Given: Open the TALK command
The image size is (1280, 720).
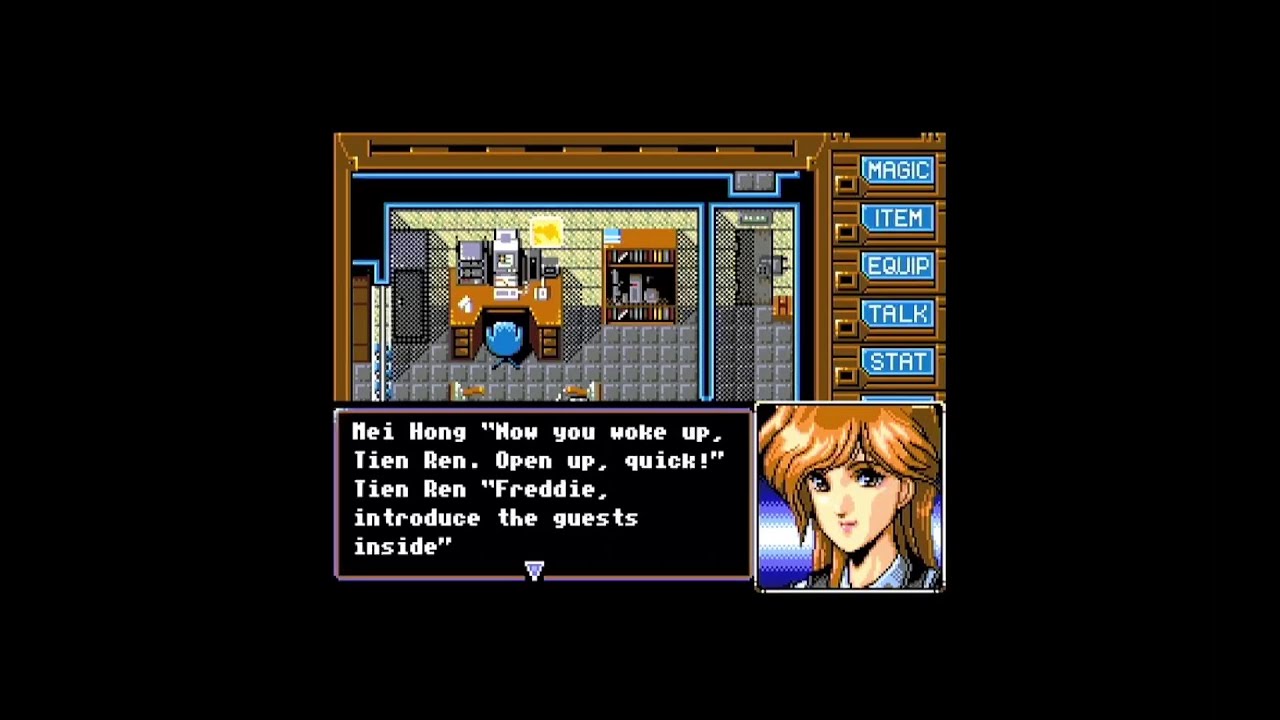Looking at the screenshot, I should coord(897,314).
